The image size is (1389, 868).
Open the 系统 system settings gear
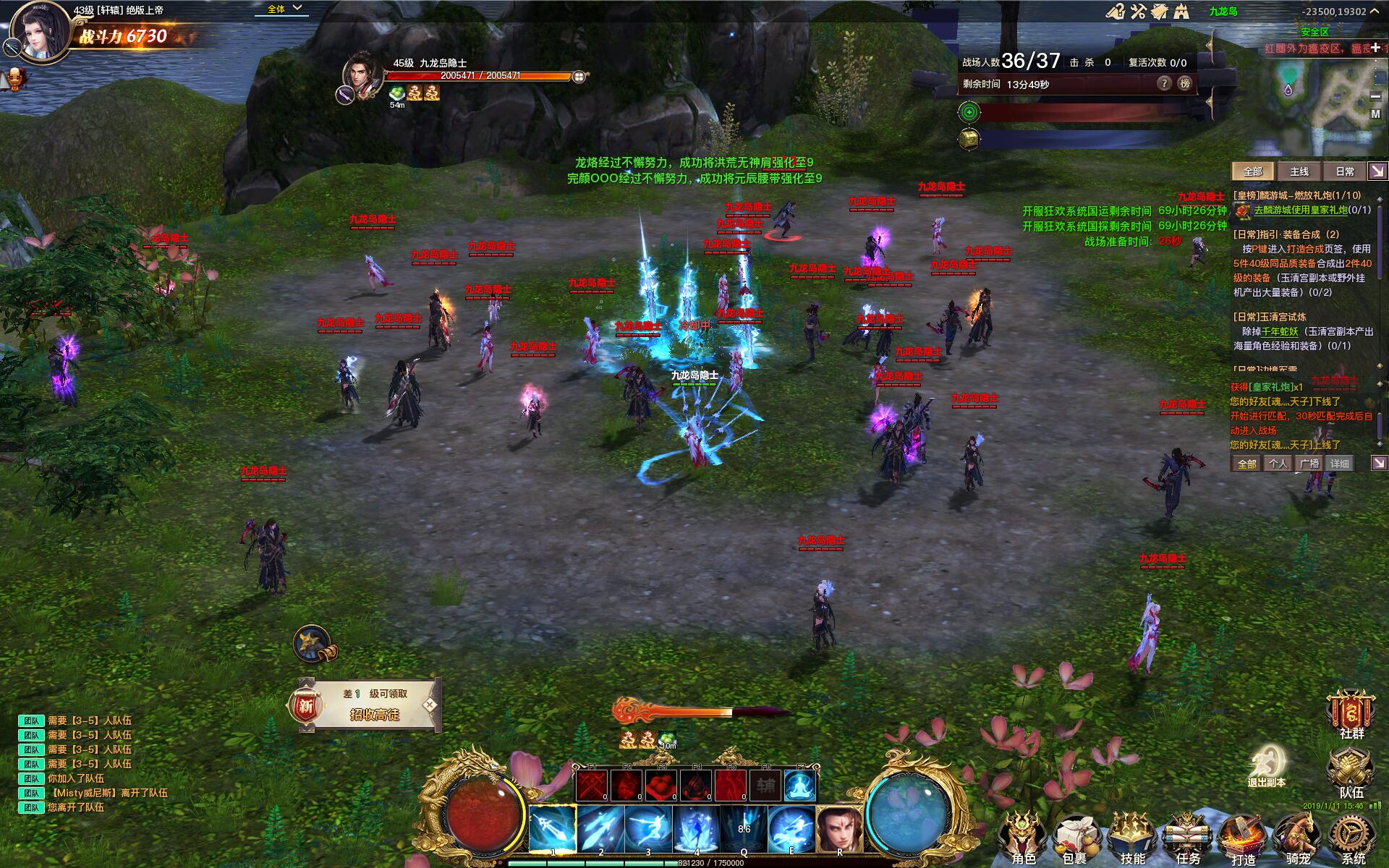coord(1352,838)
